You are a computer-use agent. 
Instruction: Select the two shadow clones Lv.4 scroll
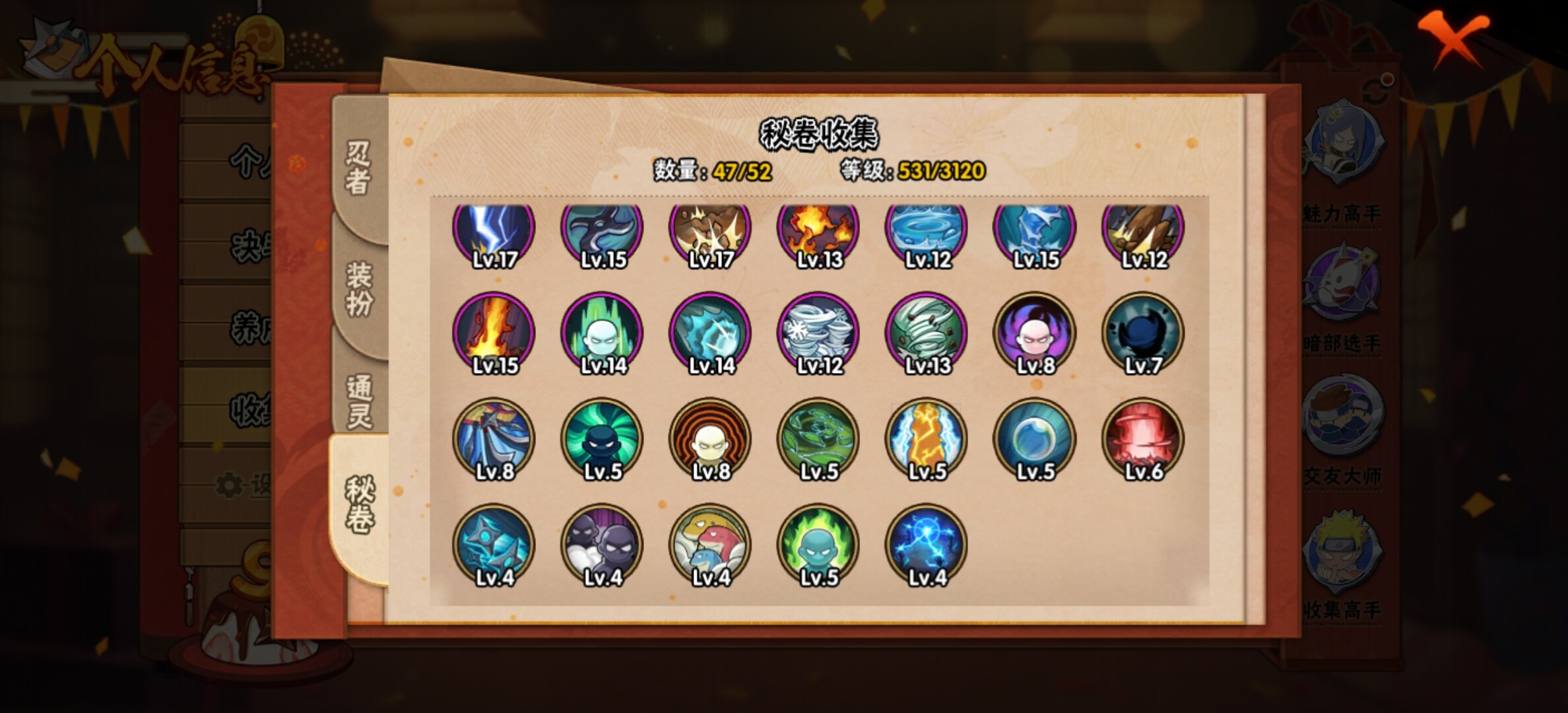pyautogui.click(x=602, y=545)
